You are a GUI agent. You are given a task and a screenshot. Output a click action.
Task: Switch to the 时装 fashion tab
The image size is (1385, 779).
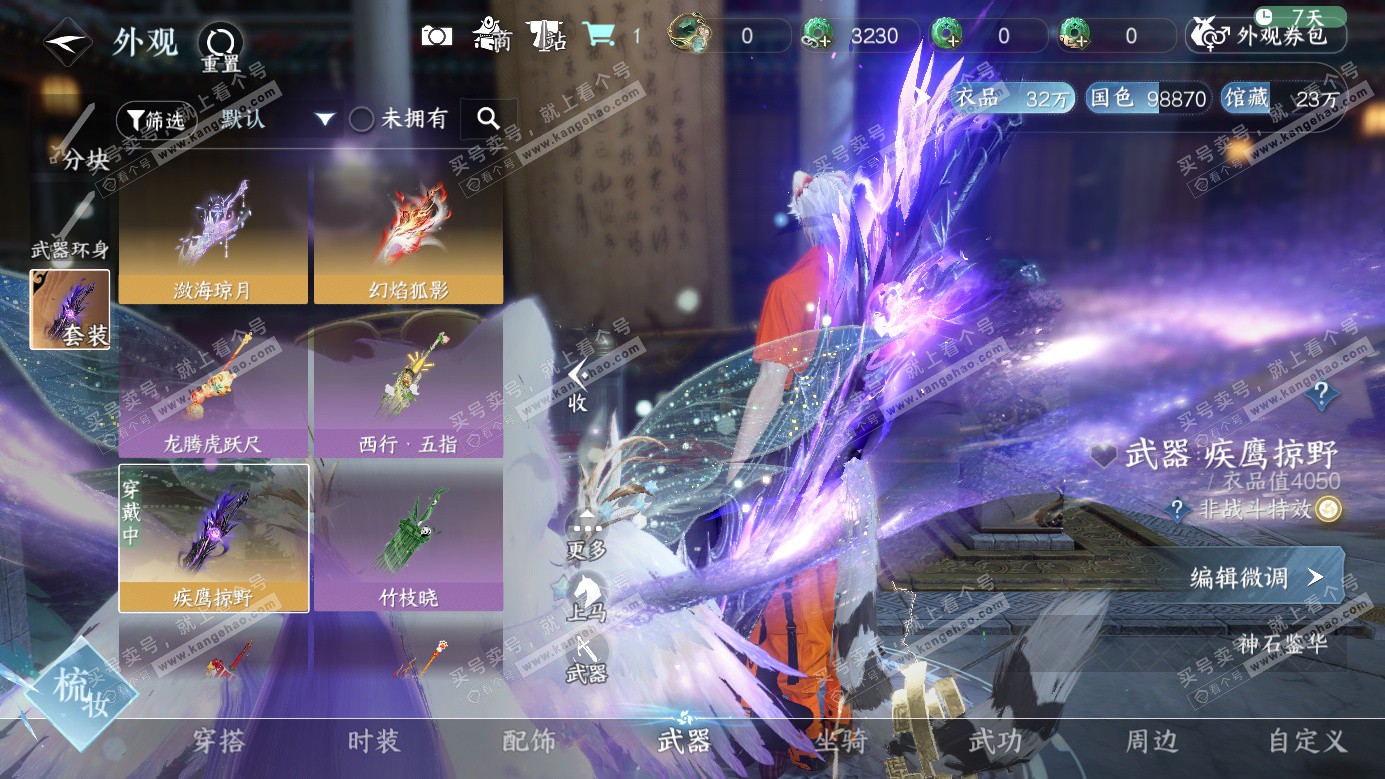tap(374, 741)
